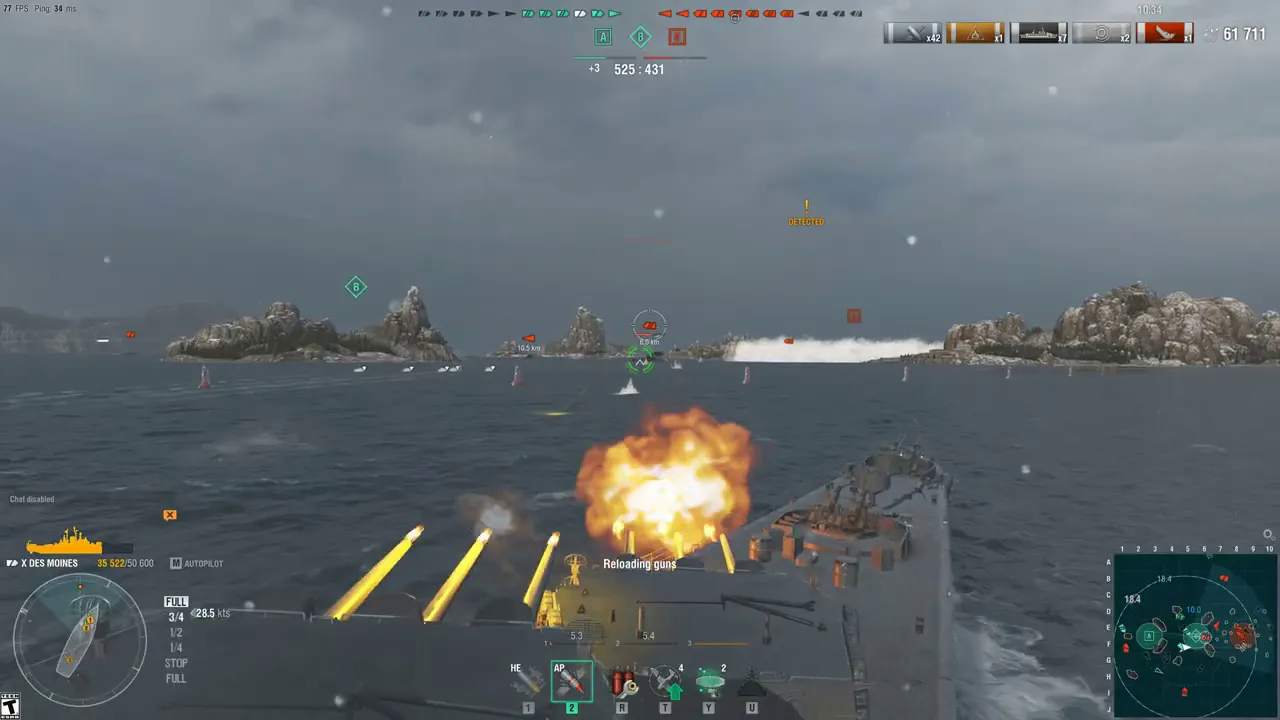Click the ship silhouette ribbon with x7

click(x=1039, y=33)
